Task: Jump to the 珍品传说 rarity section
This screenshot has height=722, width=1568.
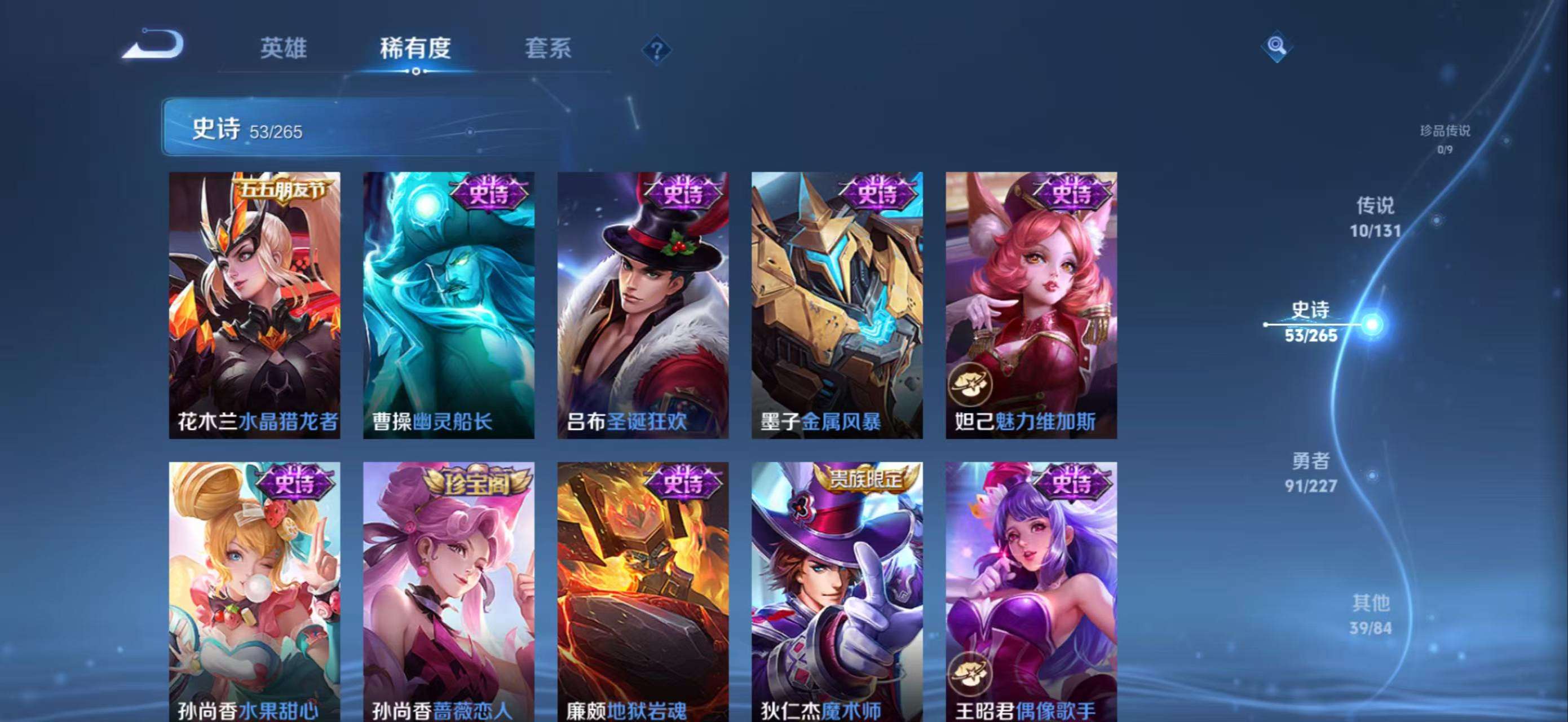Action: pyautogui.click(x=1445, y=138)
